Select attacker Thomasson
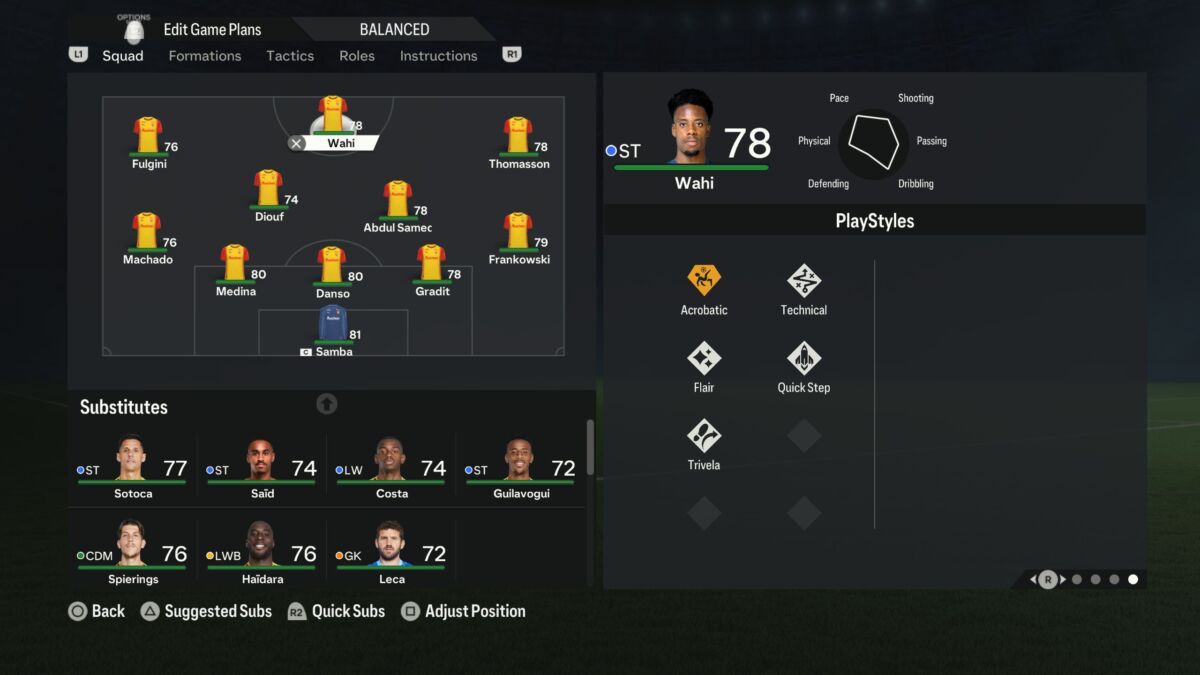The image size is (1200, 675). coord(518,138)
